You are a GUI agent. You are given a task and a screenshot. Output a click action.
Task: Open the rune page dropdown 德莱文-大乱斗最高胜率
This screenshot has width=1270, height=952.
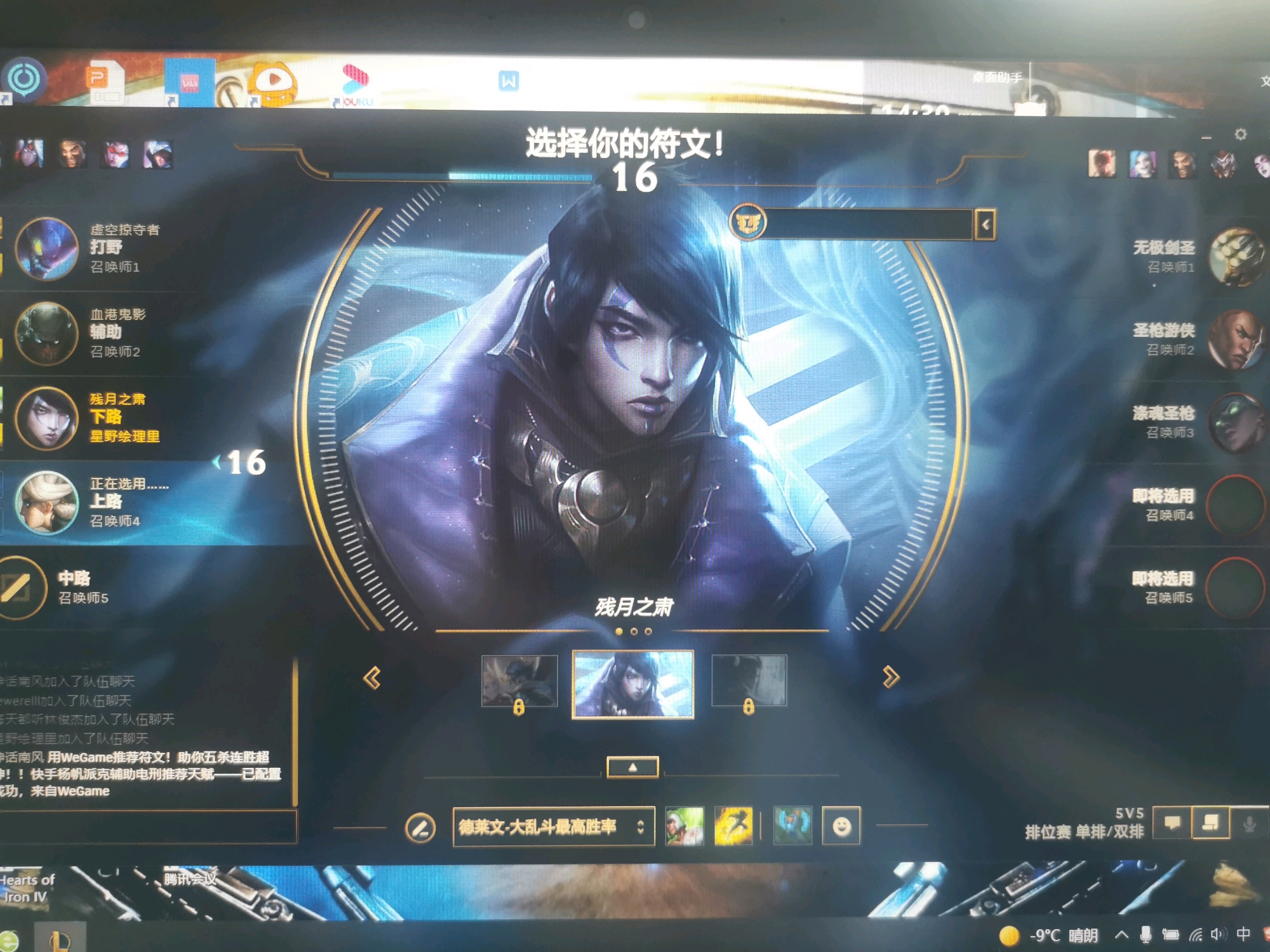point(552,826)
